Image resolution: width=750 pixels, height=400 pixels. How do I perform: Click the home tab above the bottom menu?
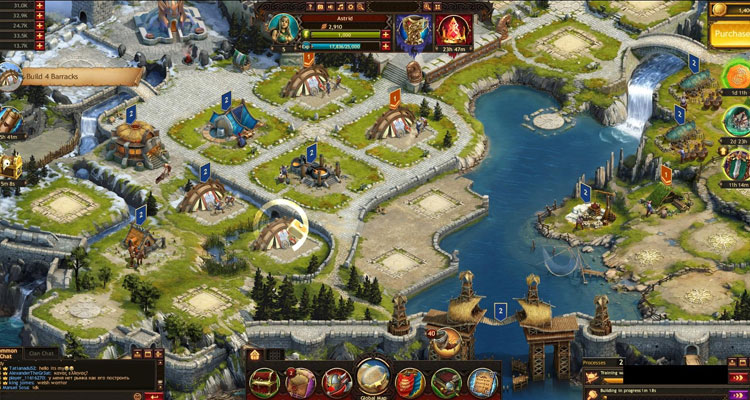click(x=254, y=354)
